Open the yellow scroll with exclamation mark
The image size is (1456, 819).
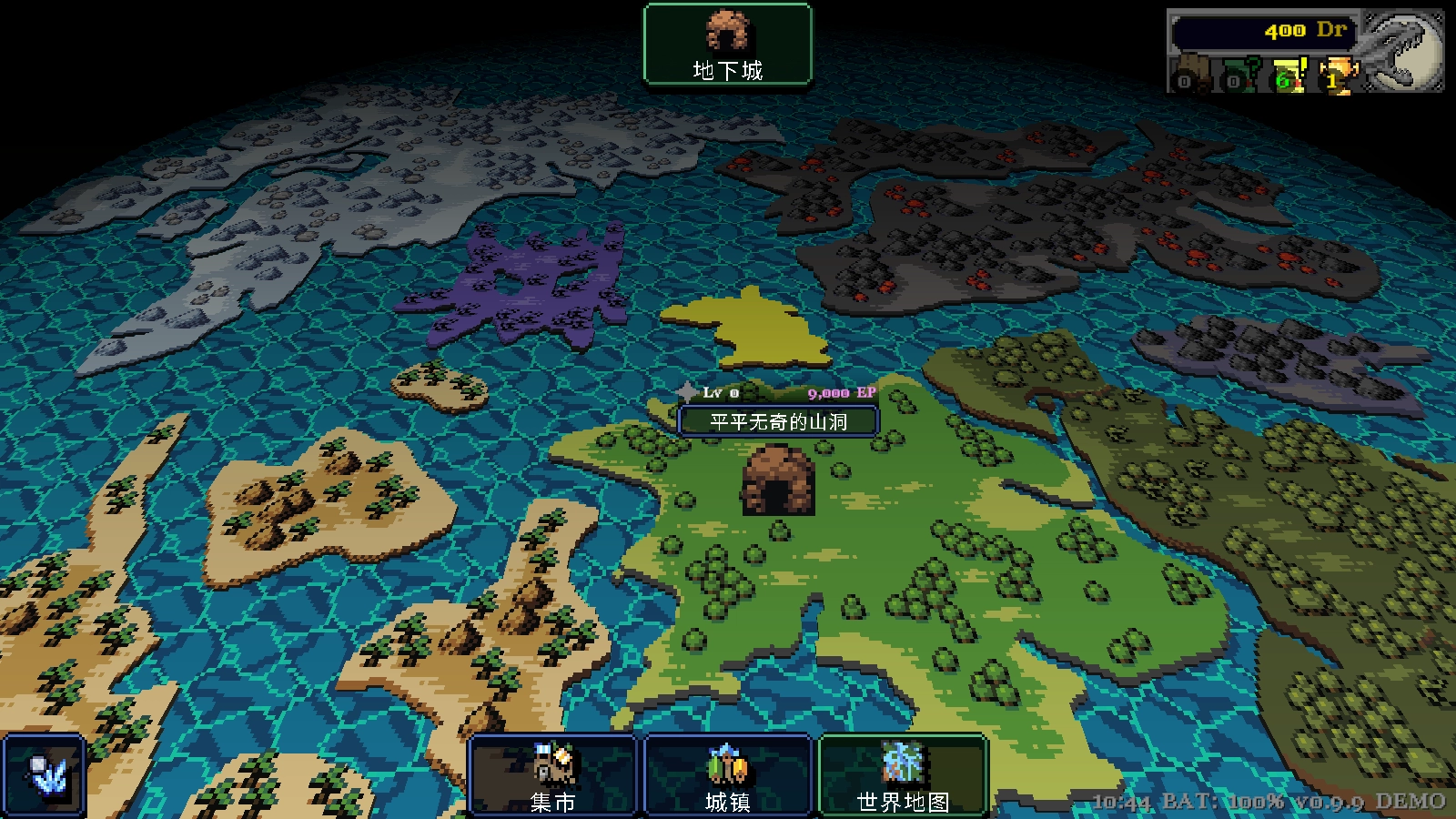pos(1289,76)
